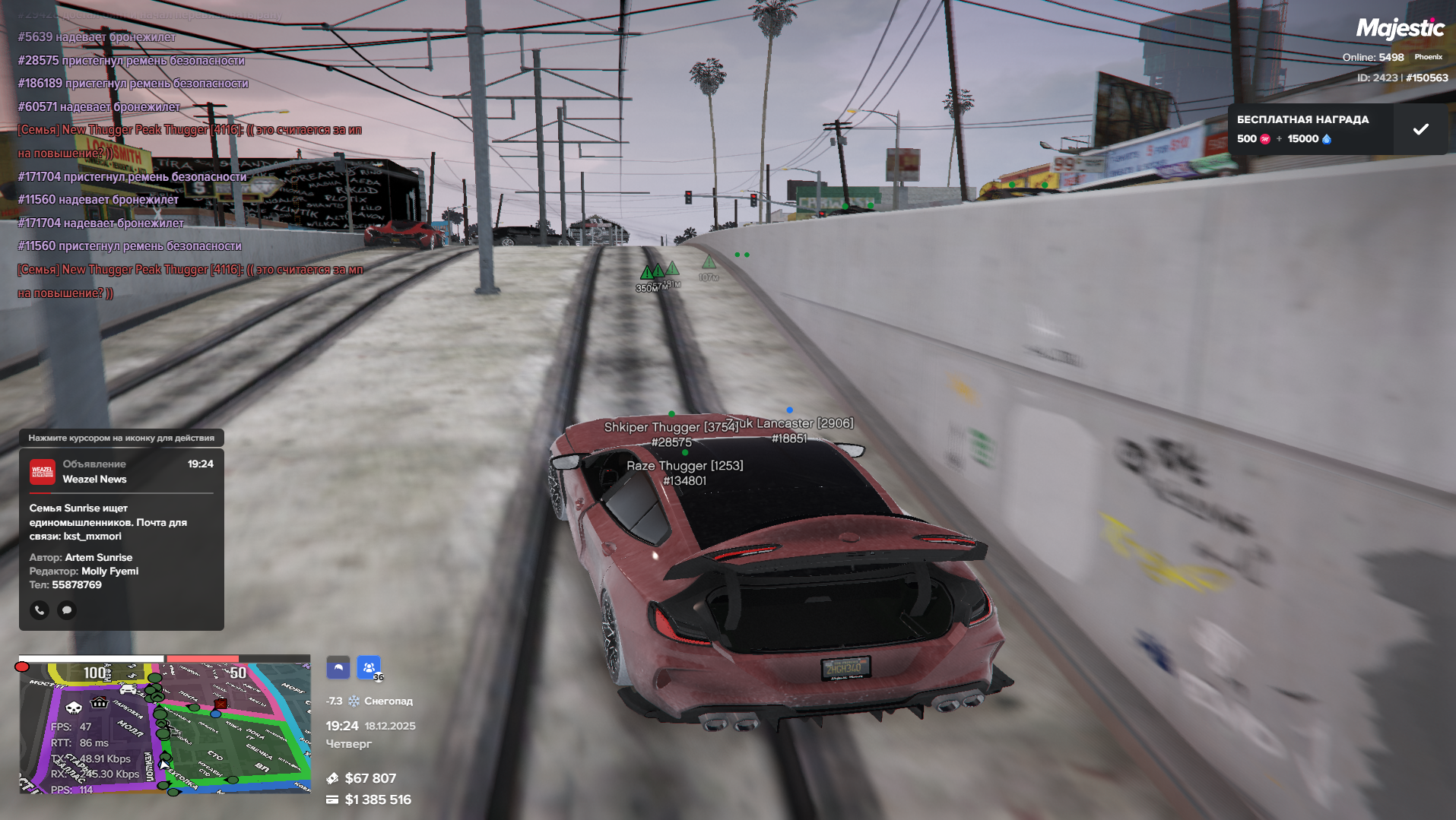Click the blue players icon with 36

(369, 668)
